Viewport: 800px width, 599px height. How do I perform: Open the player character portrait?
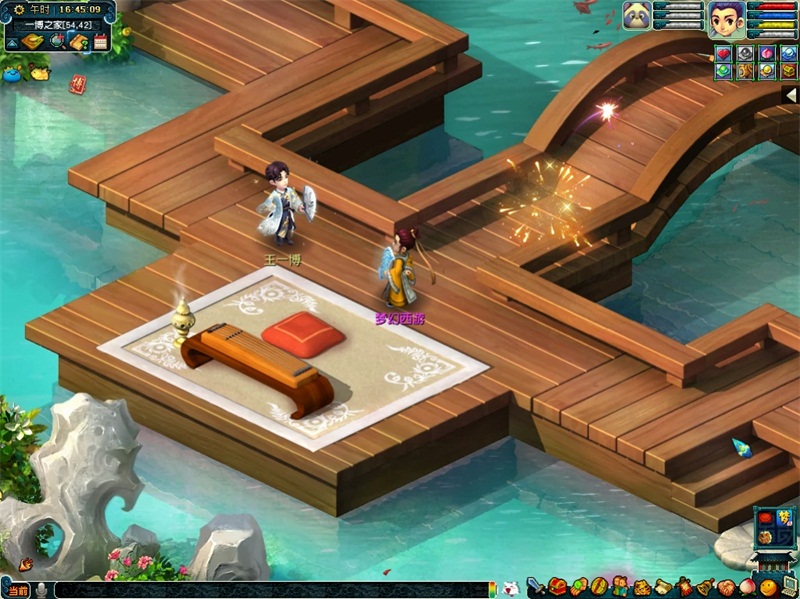pyautogui.click(x=726, y=18)
